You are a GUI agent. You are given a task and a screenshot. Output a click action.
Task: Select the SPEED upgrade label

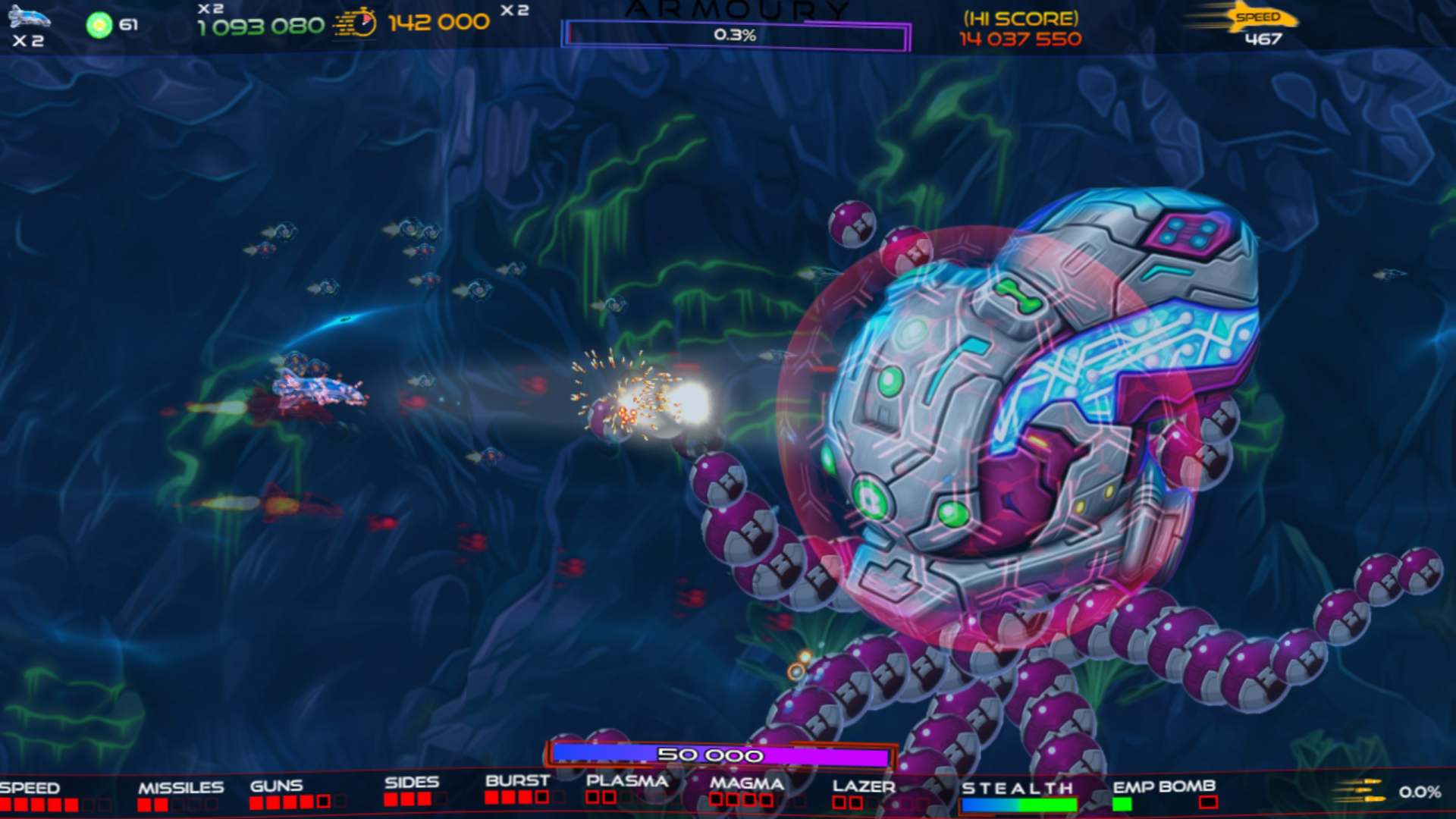(x=30, y=788)
